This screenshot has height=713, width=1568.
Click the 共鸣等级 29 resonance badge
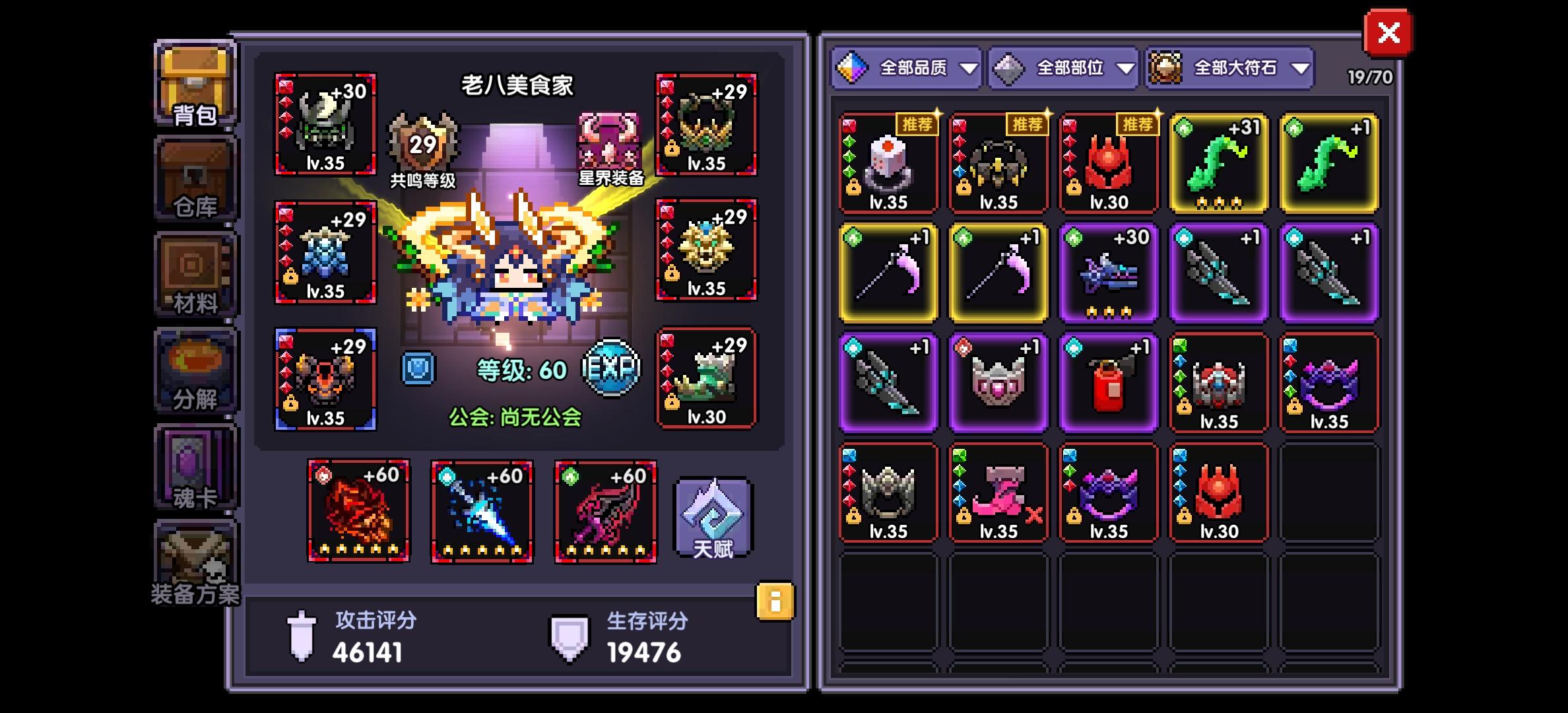pyautogui.click(x=422, y=142)
